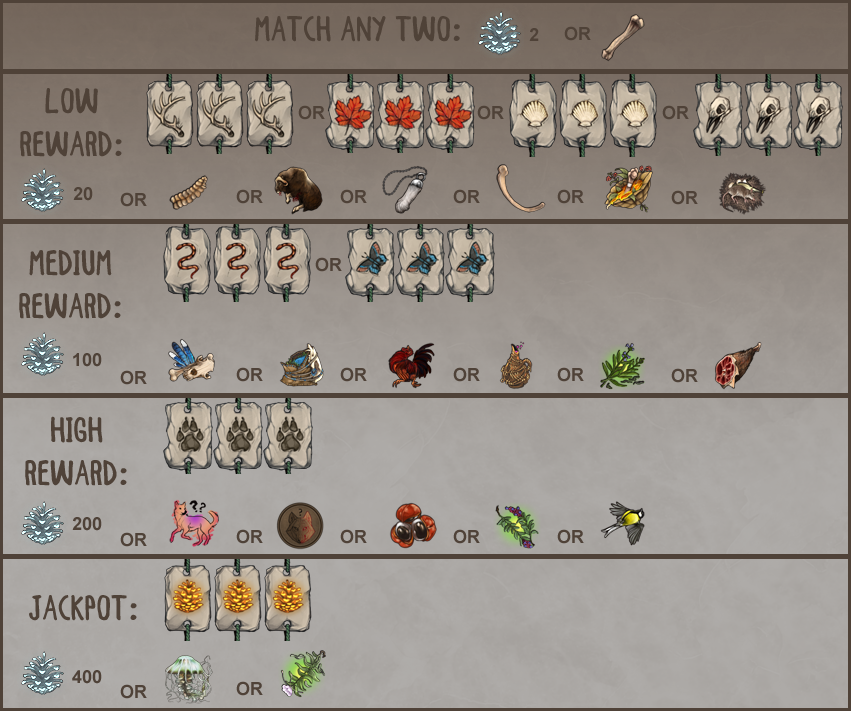This screenshot has height=711, width=851.
Task: Select the pink mystery wolf icon
Action: point(193,523)
